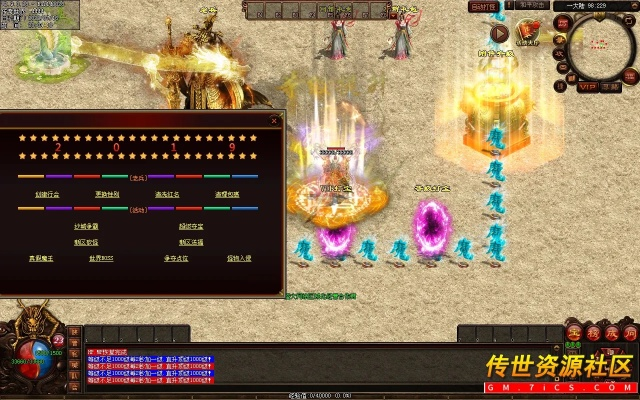Choose the 清洗红名 option
Image resolution: width=640 pixels, height=400 pixels.
[168, 194]
